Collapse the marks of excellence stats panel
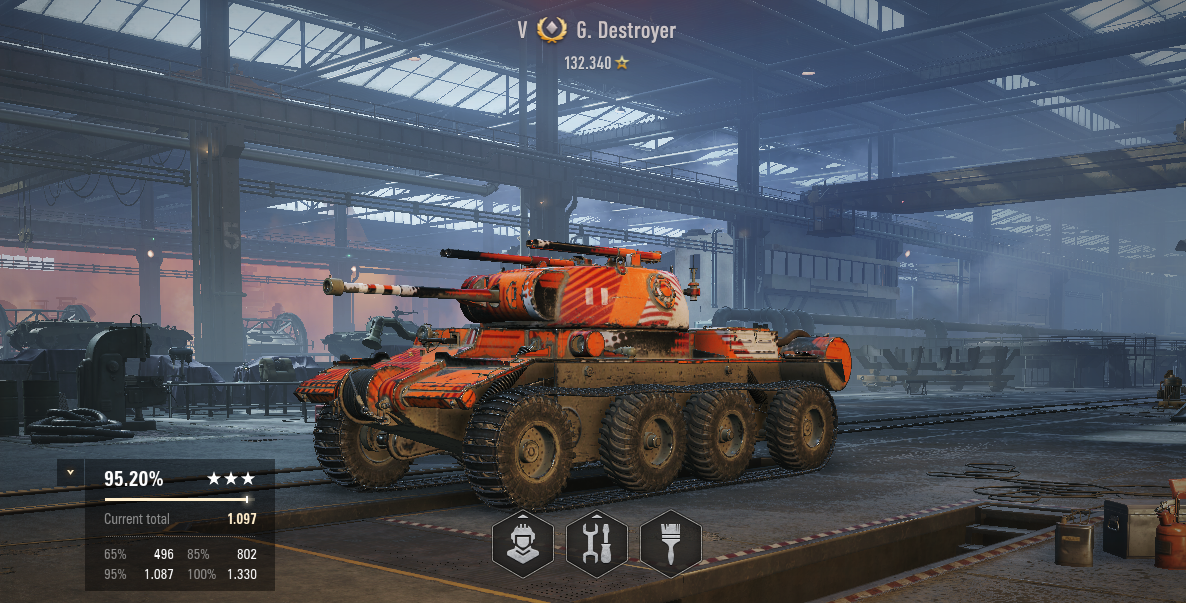Image resolution: width=1186 pixels, height=603 pixels. tap(71, 472)
